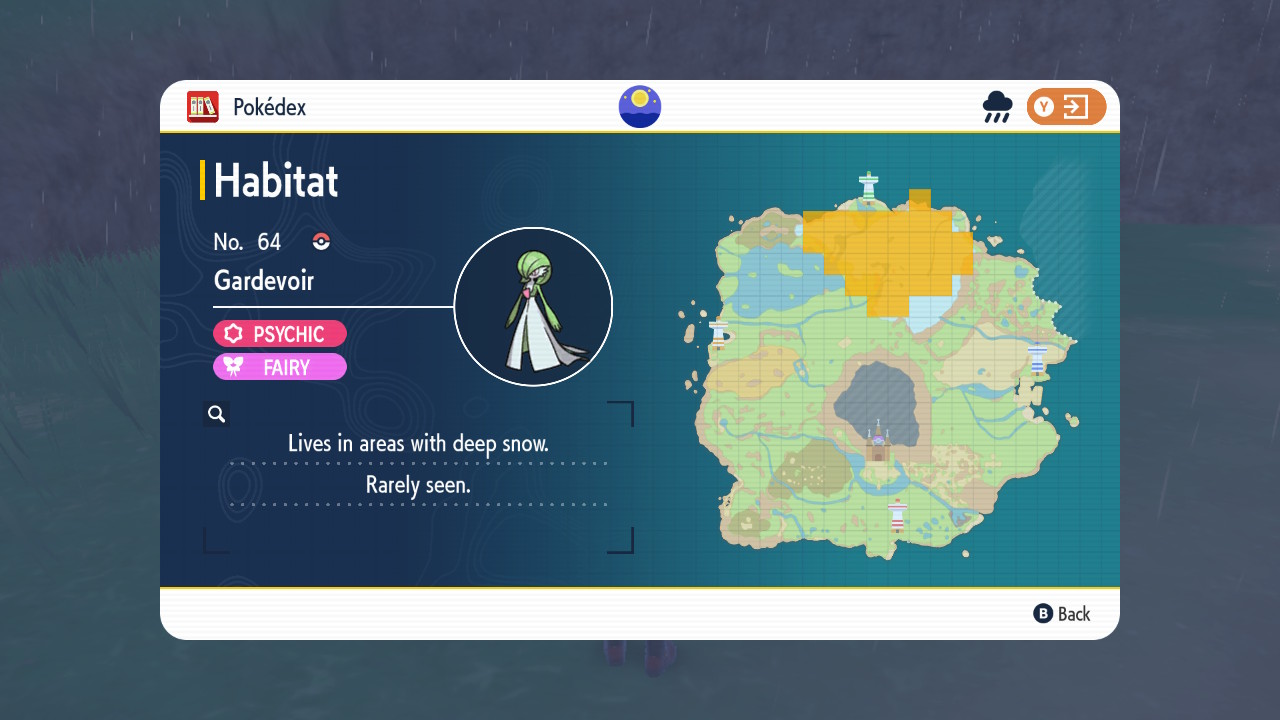Click the Gardevoir name text
The width and height of the screenshot is (1280, 720).
263,281
